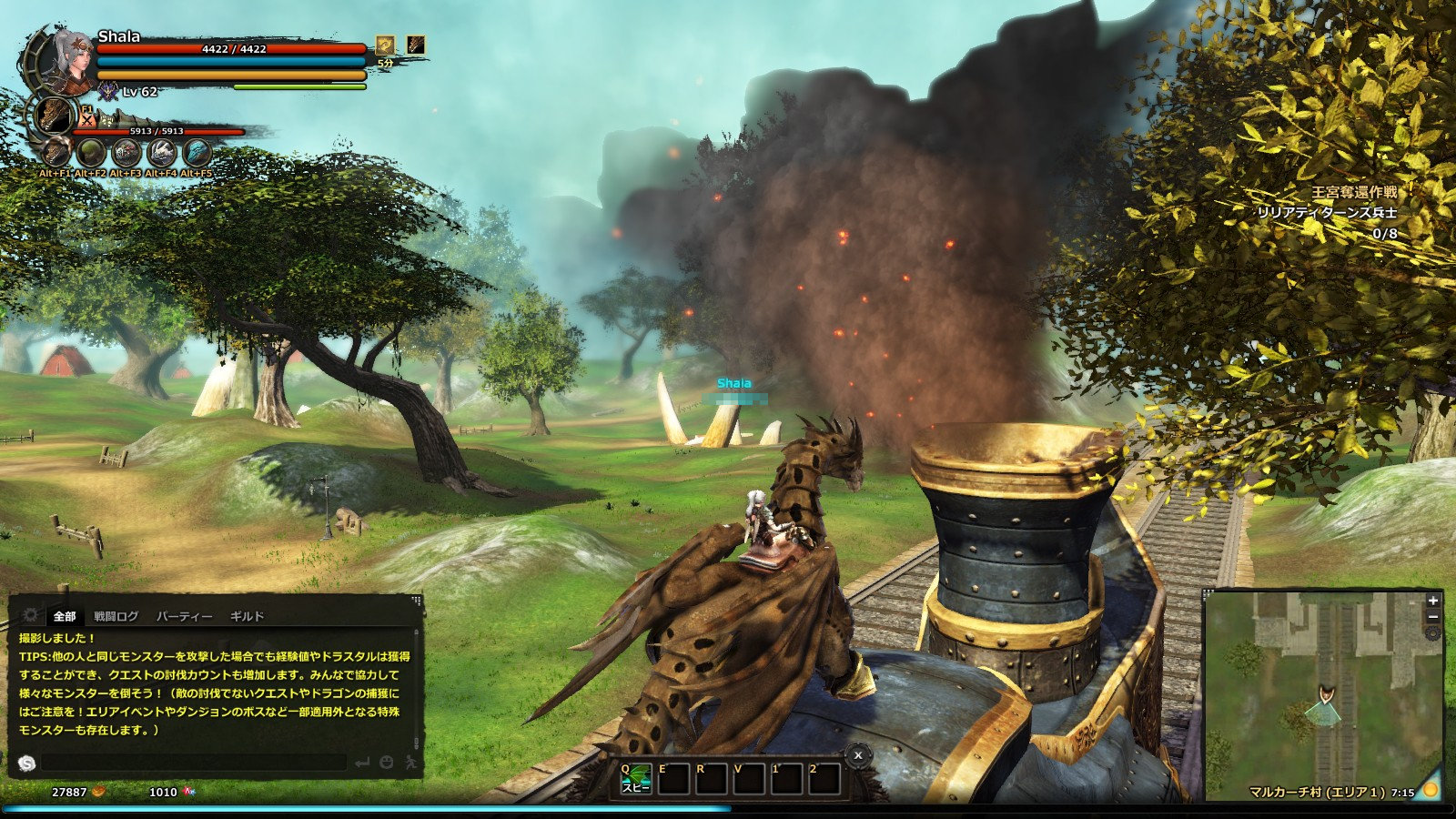Viewport: 1456px width, 819px height.
Task: Send chat with the enter arrow button
Action: [x=362, y=763]
